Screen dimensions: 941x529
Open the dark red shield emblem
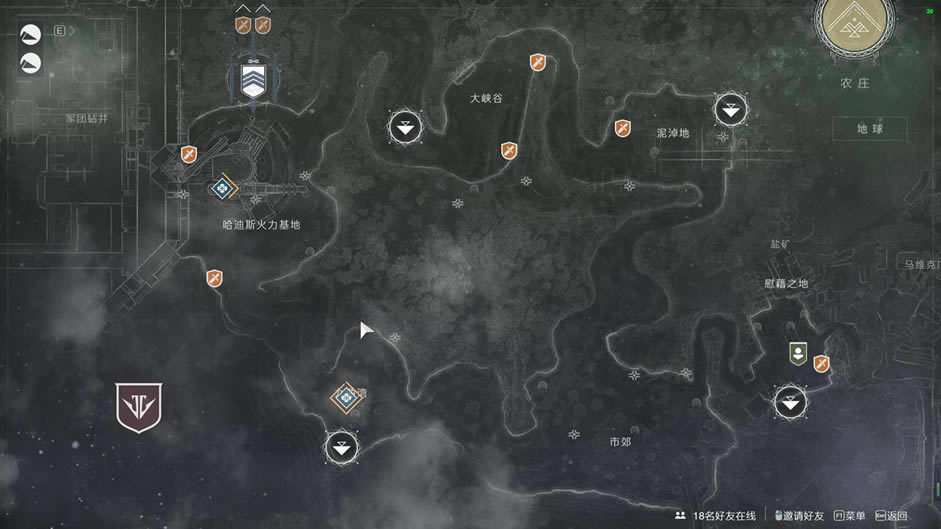[x=139, y=406]
